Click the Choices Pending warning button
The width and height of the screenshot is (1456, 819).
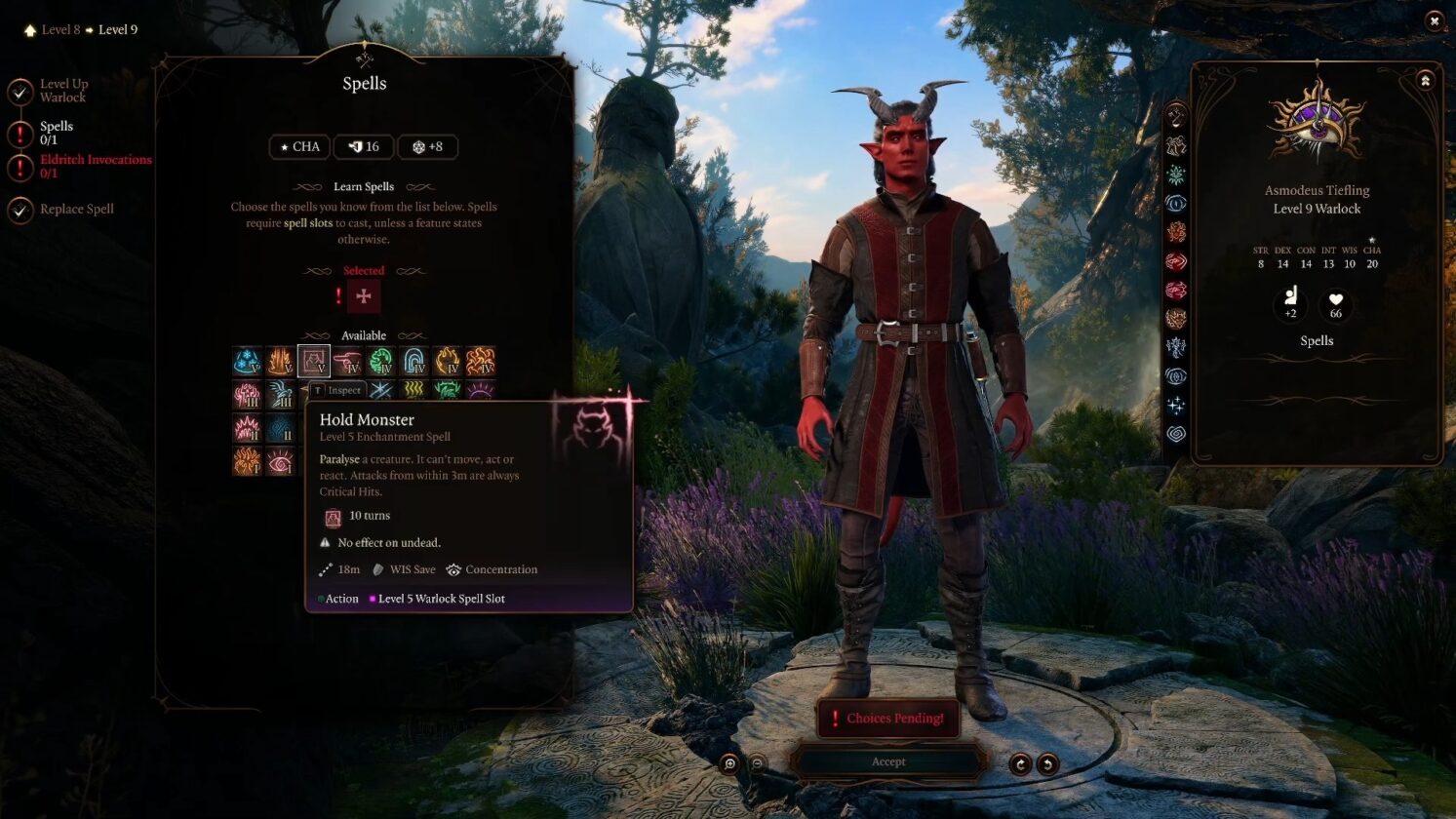click(x=887, y=719)
